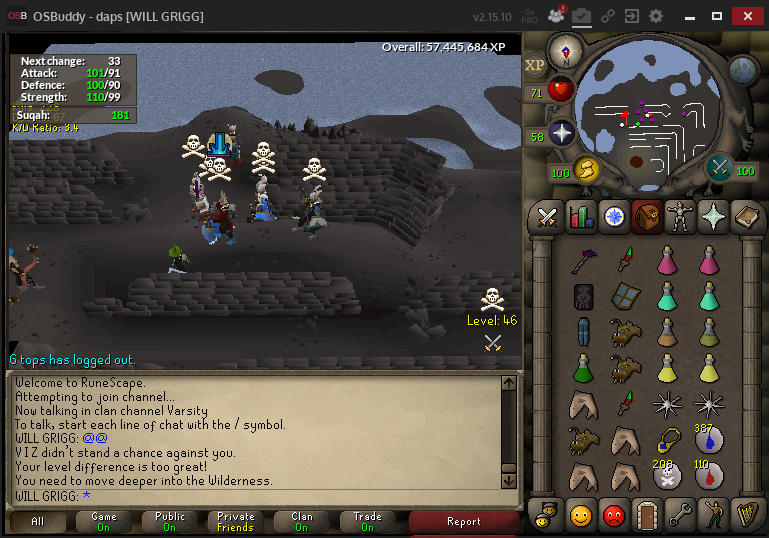Viewport: 769px width, 538px height.
Task: Select the blue rune stack of 387
Action: click(708, 439)
